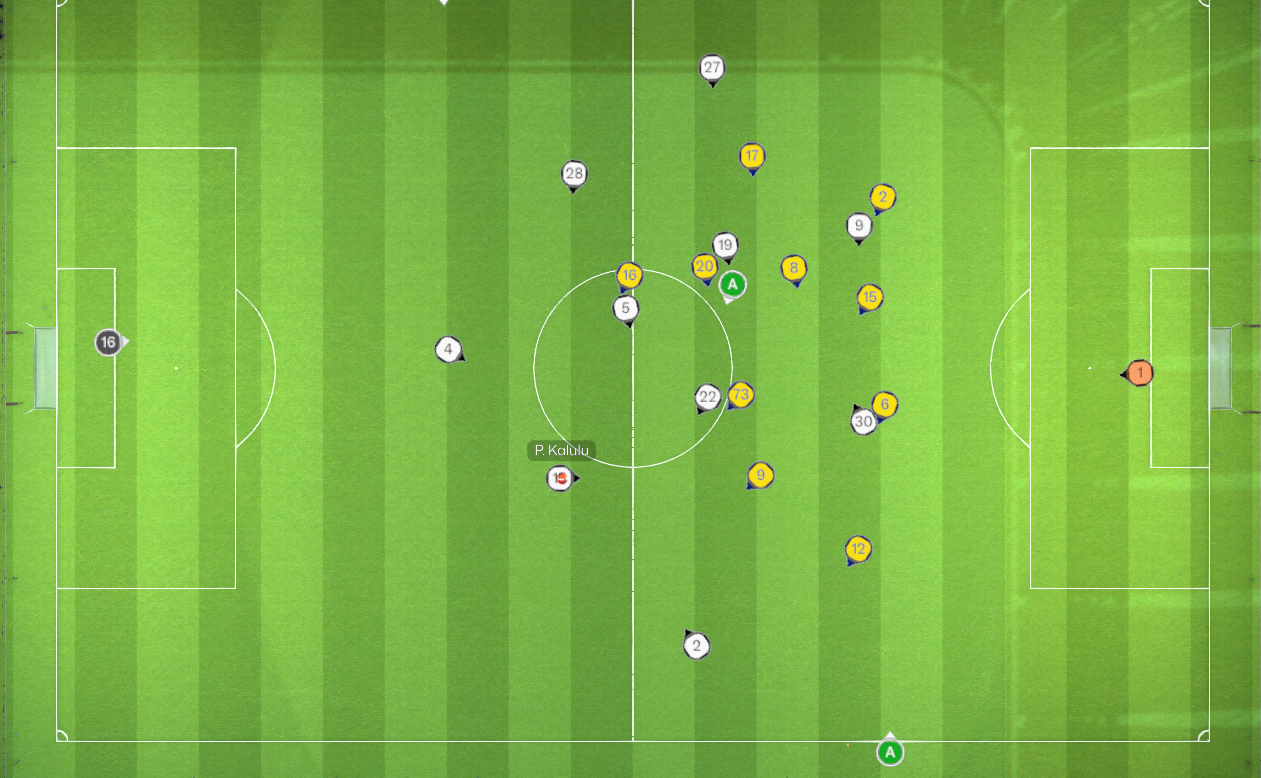Viewport: 1261px width, 778px height.
Task: Select the yellow number 9 player marker
Action: [760, 475]
